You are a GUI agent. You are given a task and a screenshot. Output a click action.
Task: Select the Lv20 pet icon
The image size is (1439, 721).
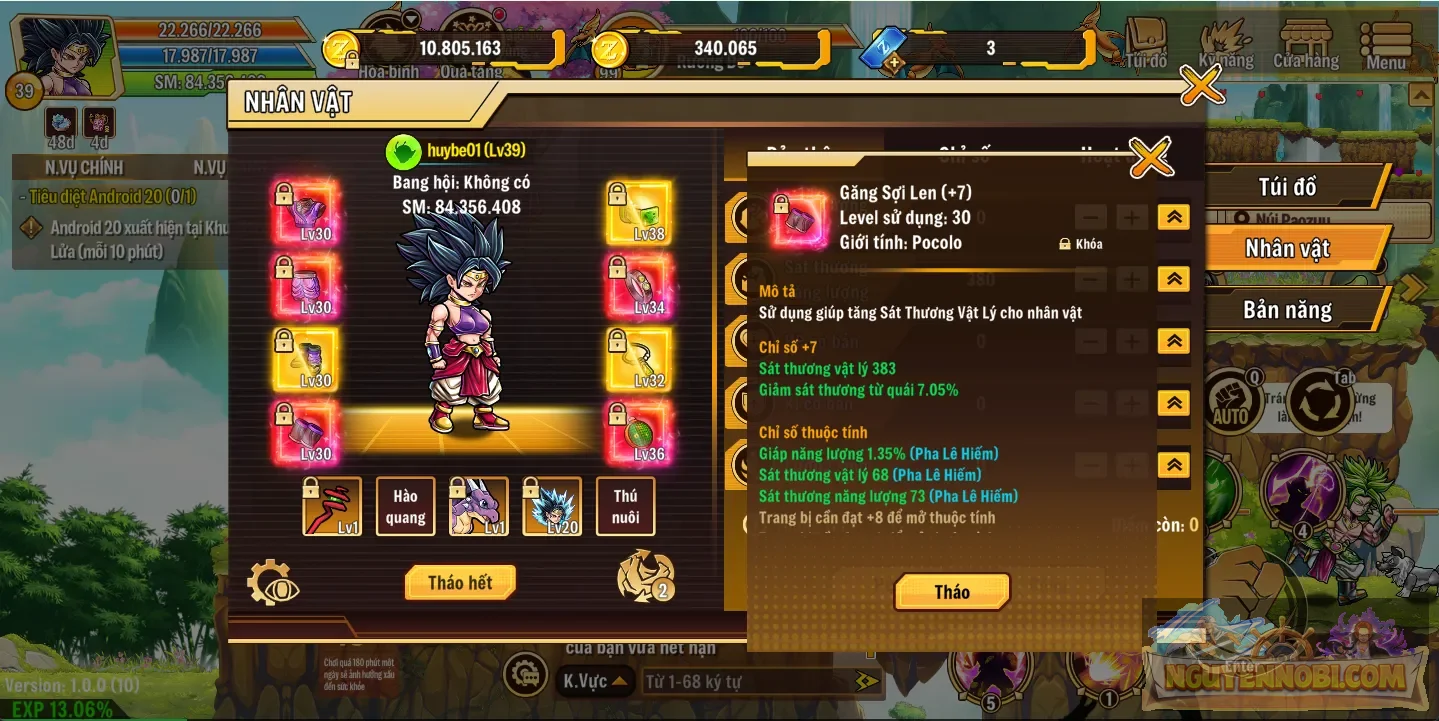[552, 506]
